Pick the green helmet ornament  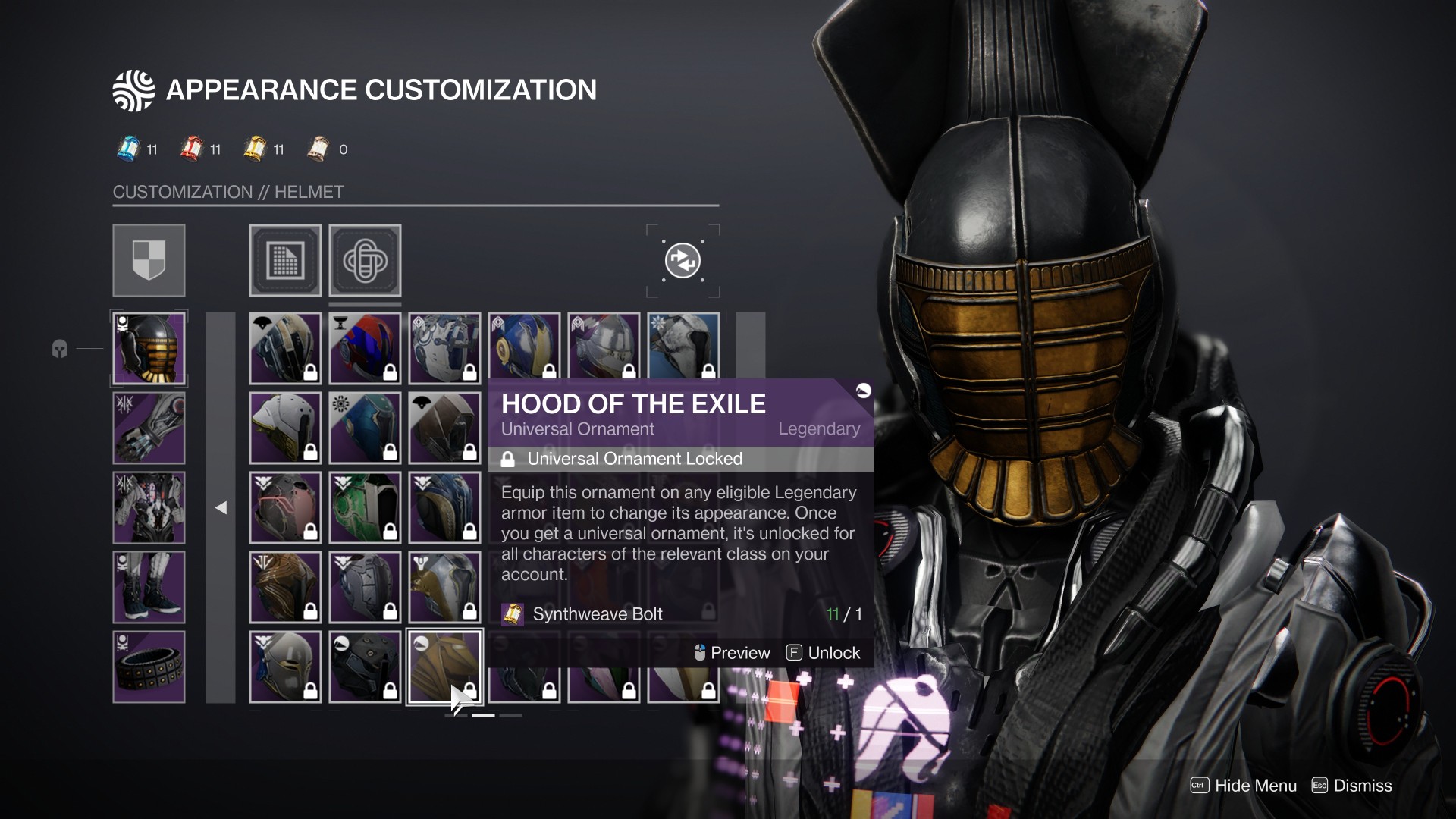tap(365, 507)
